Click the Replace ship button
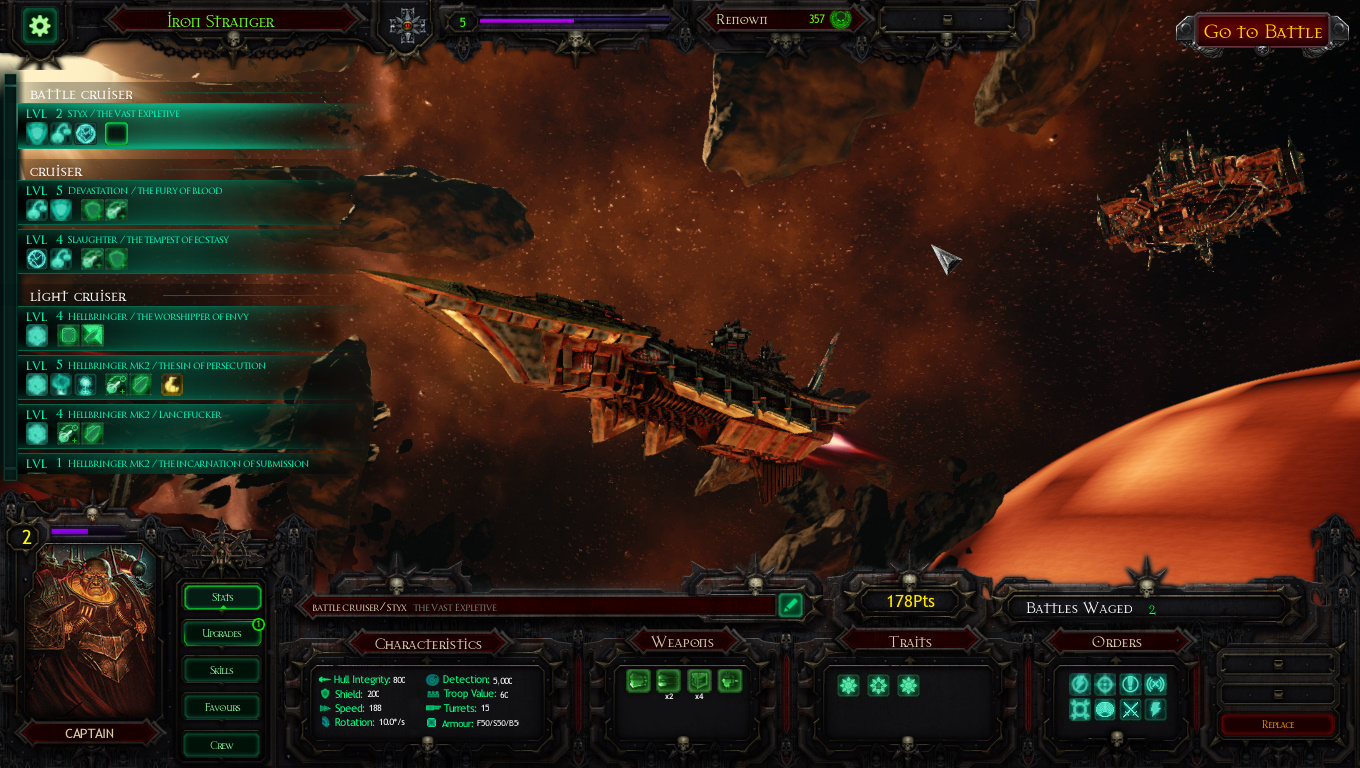The image size is (1360, 768). (1277, 724)
